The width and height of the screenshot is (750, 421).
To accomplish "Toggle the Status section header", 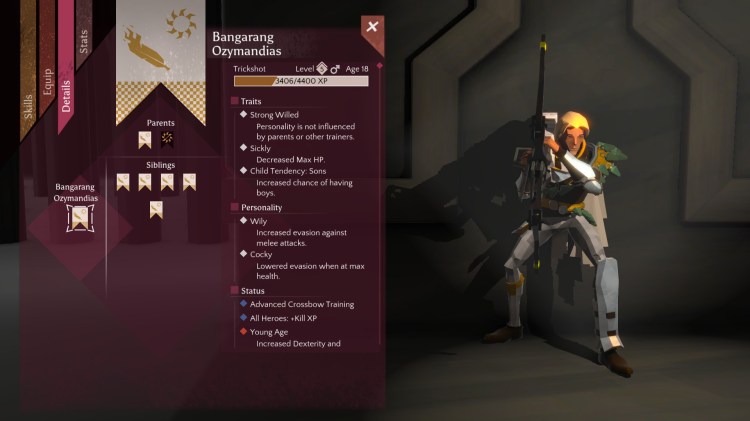I will coord(252,290).
